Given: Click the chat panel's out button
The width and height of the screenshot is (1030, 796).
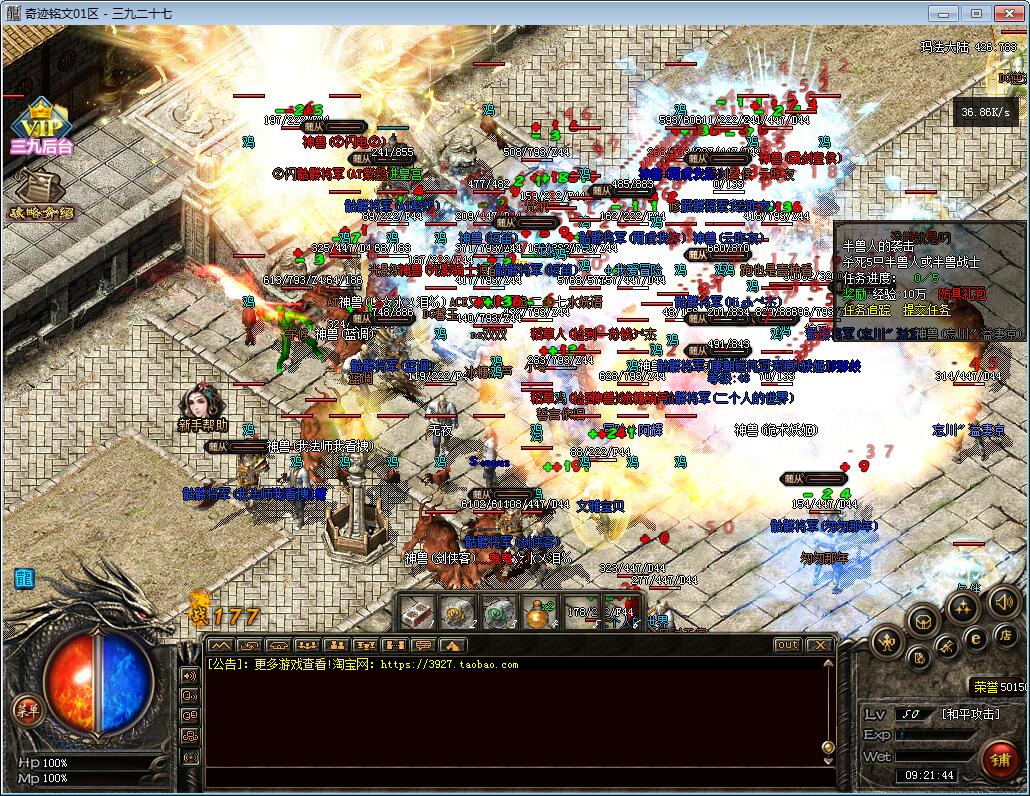Looking at the screenshot, I should 788,645.
